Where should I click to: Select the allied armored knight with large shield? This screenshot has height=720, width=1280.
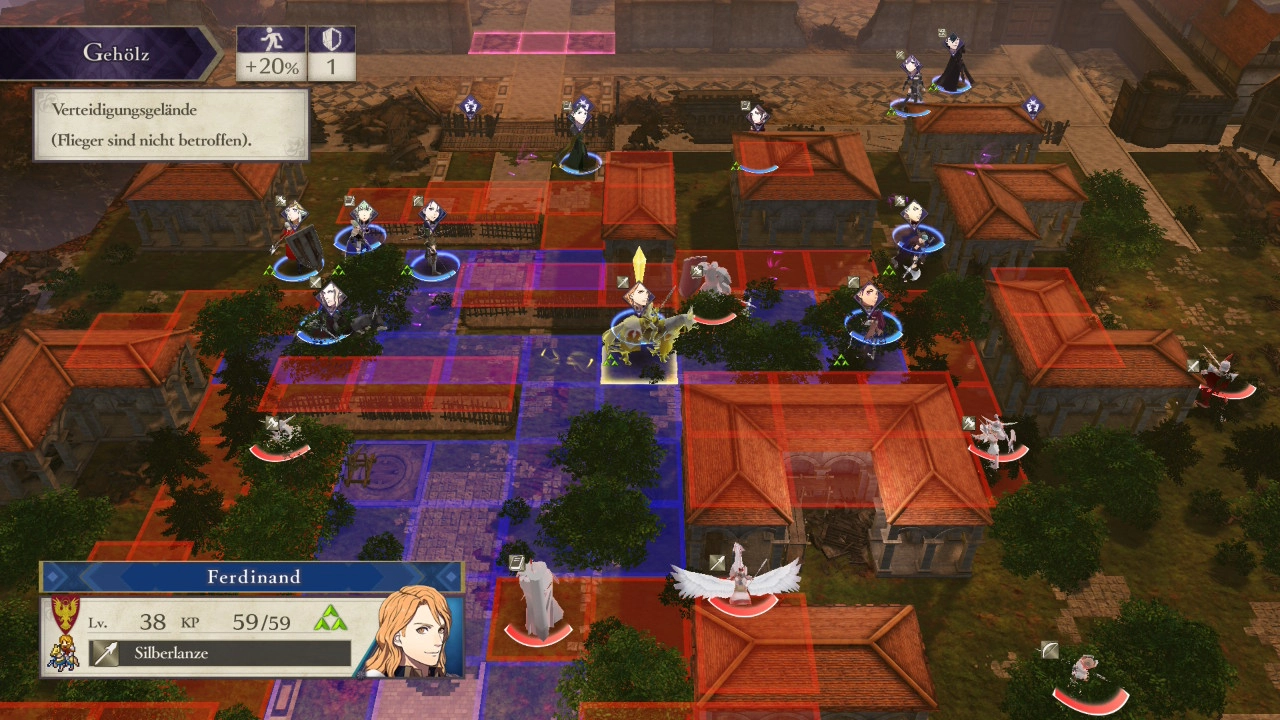296,241
